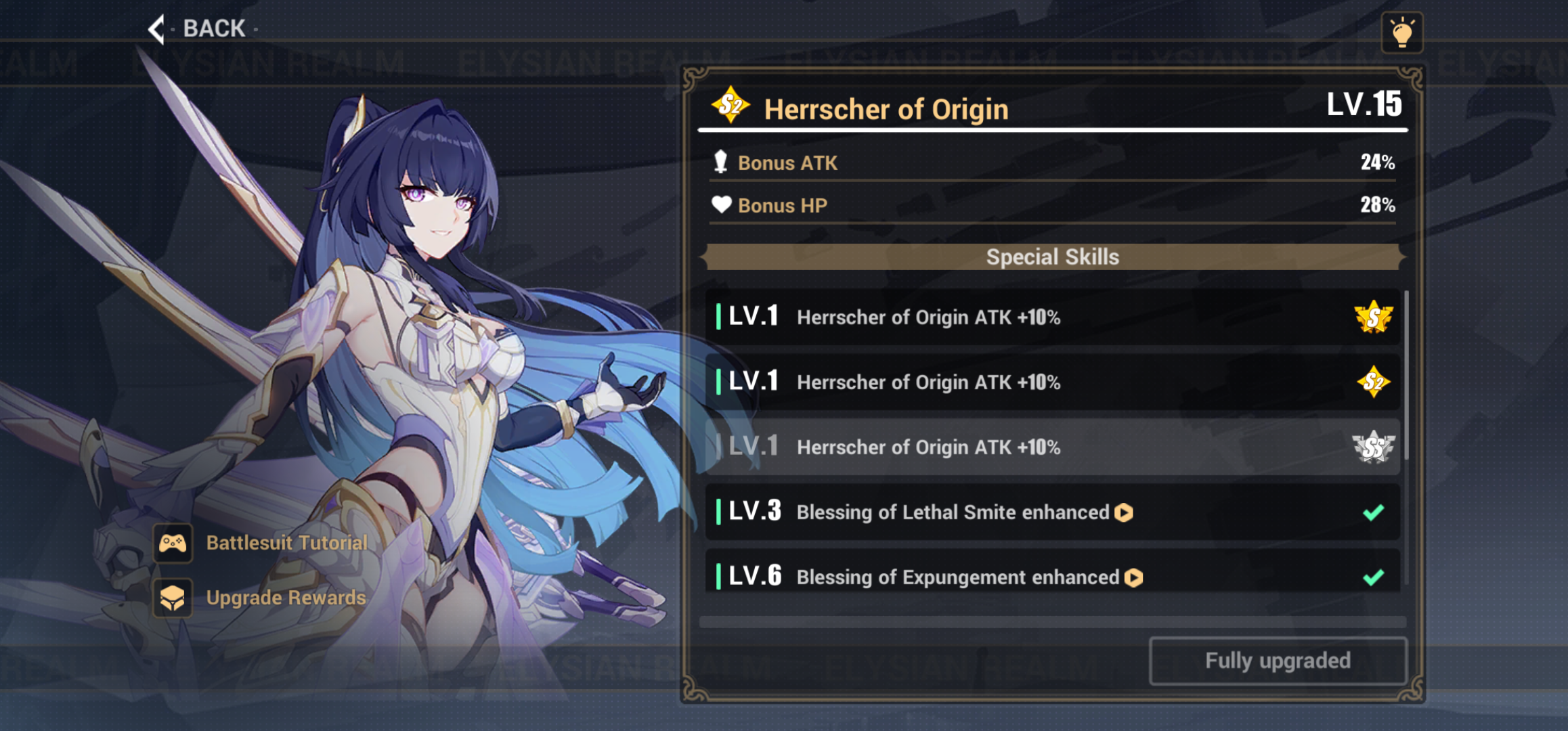Play the Blessing of Expungement preview
The image size is (1568, 731).
(1133, 578)
